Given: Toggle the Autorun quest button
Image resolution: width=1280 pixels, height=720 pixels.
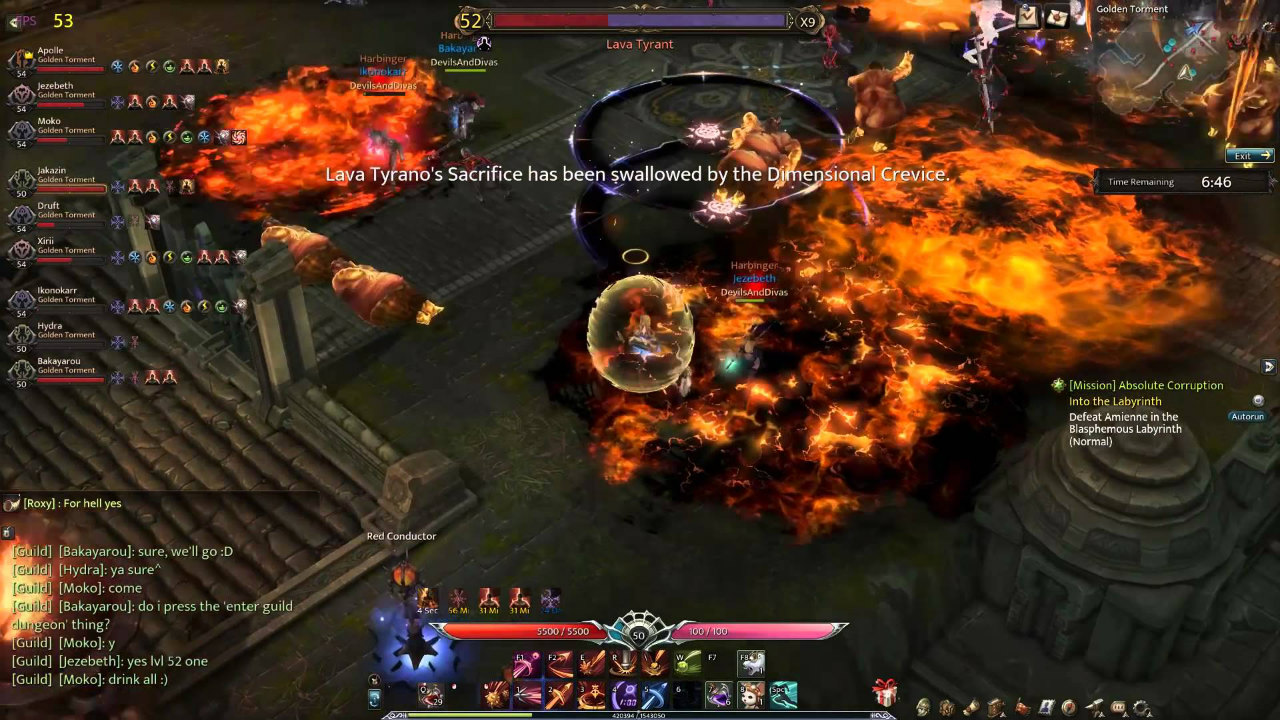Looking at the screenshot, I should pyautogui.click(x=1247, y=416).
